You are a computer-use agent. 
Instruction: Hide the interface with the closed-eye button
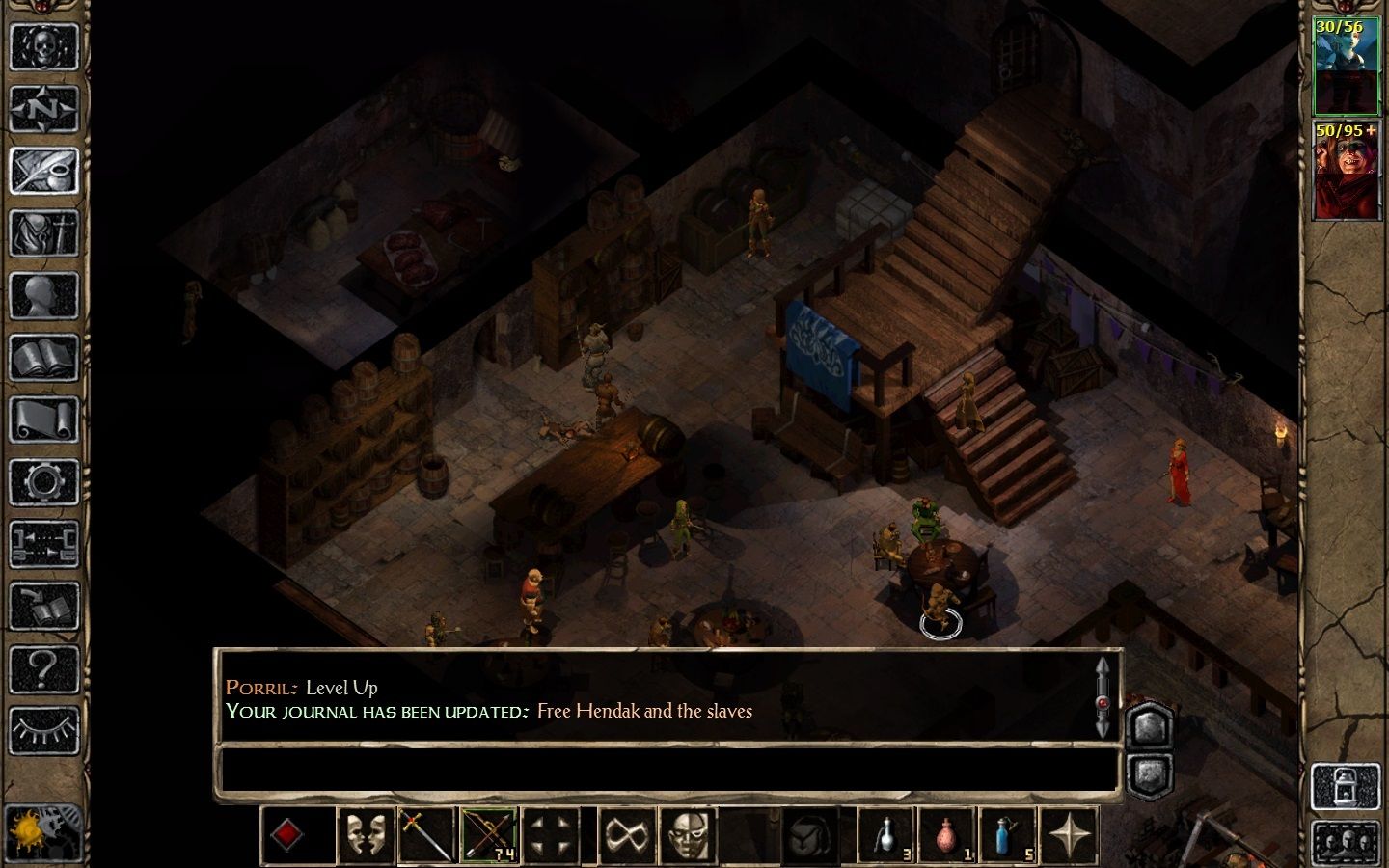44,731
